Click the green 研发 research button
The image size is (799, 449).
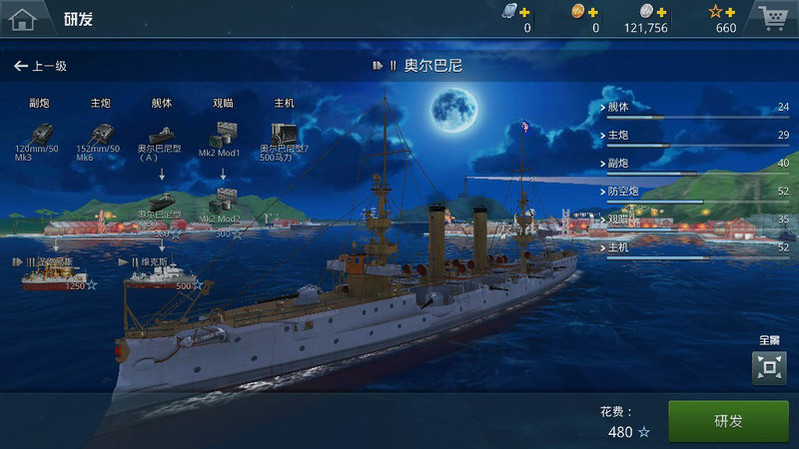pyautogui.click(x=728, y=421)
